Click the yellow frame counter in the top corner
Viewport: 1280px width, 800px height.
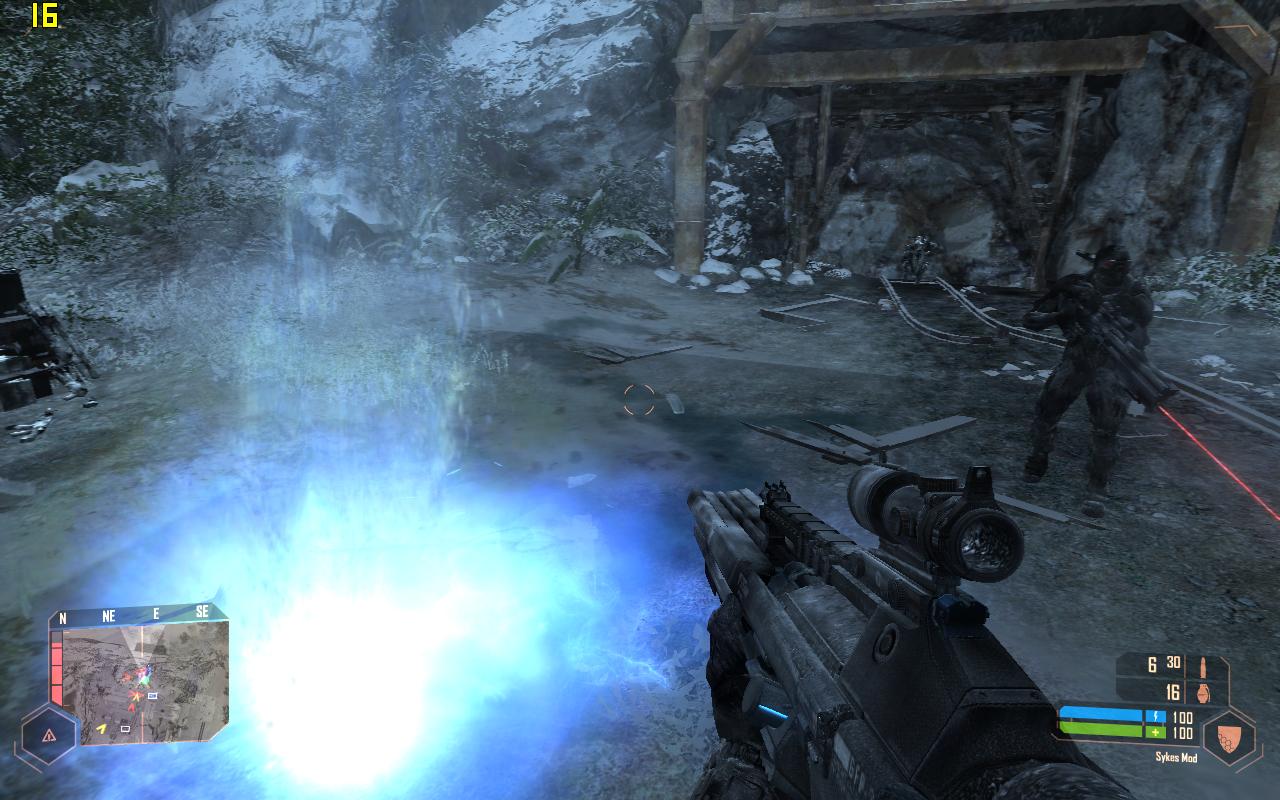click(45, 15)
